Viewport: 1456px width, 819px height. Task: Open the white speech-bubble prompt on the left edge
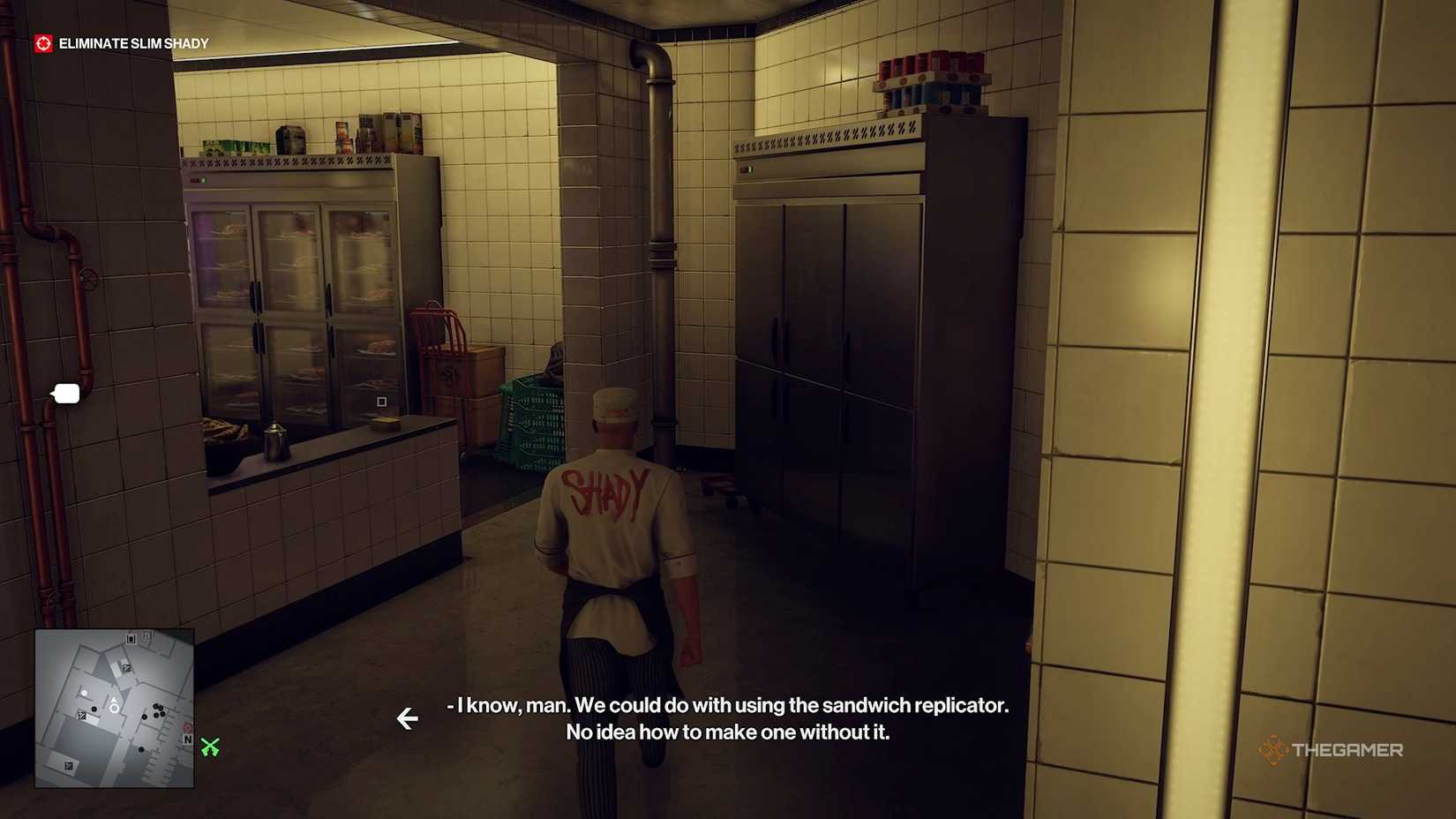66,394
